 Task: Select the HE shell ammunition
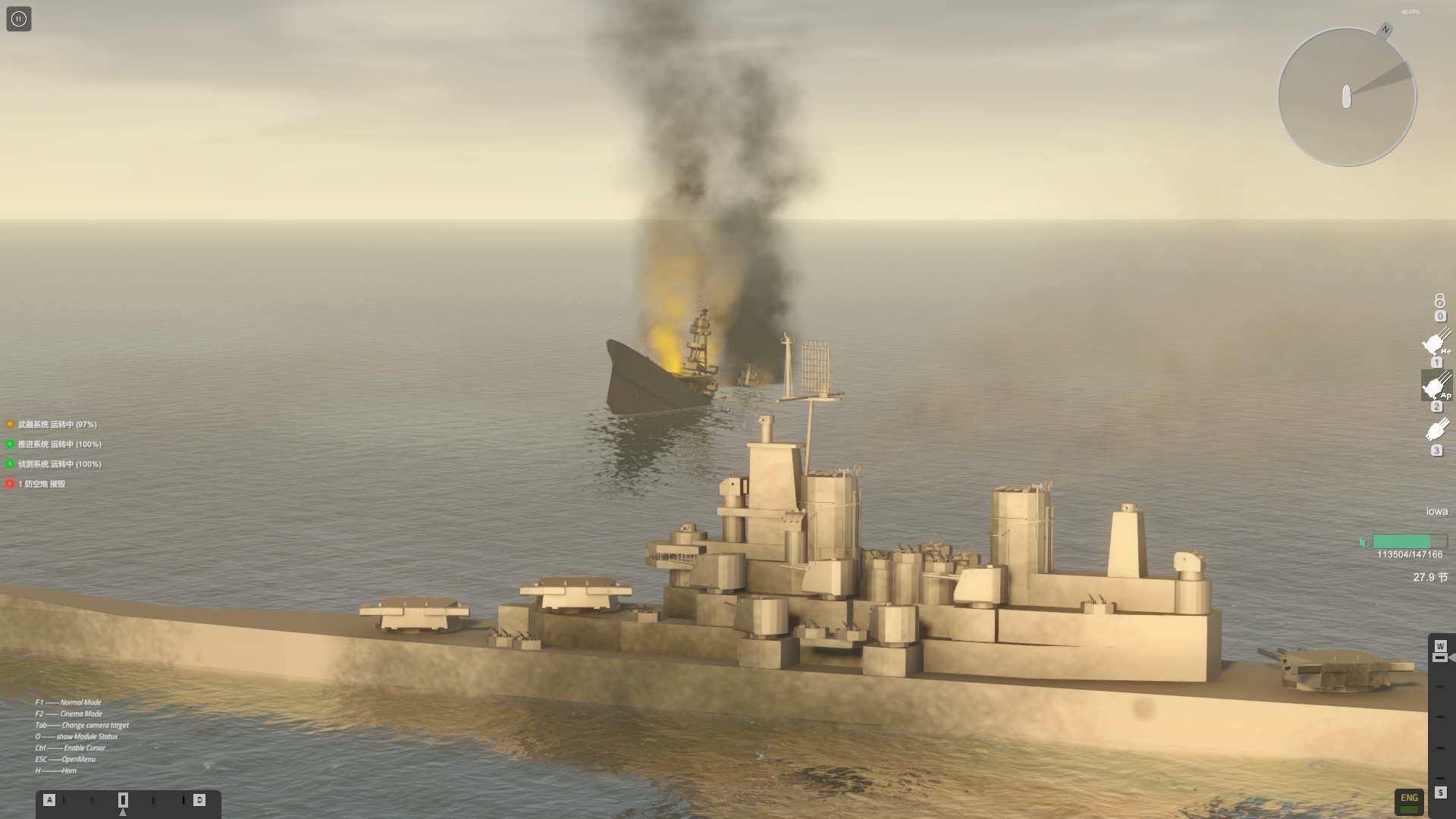pyautogui.click(x=1436, y=344)
